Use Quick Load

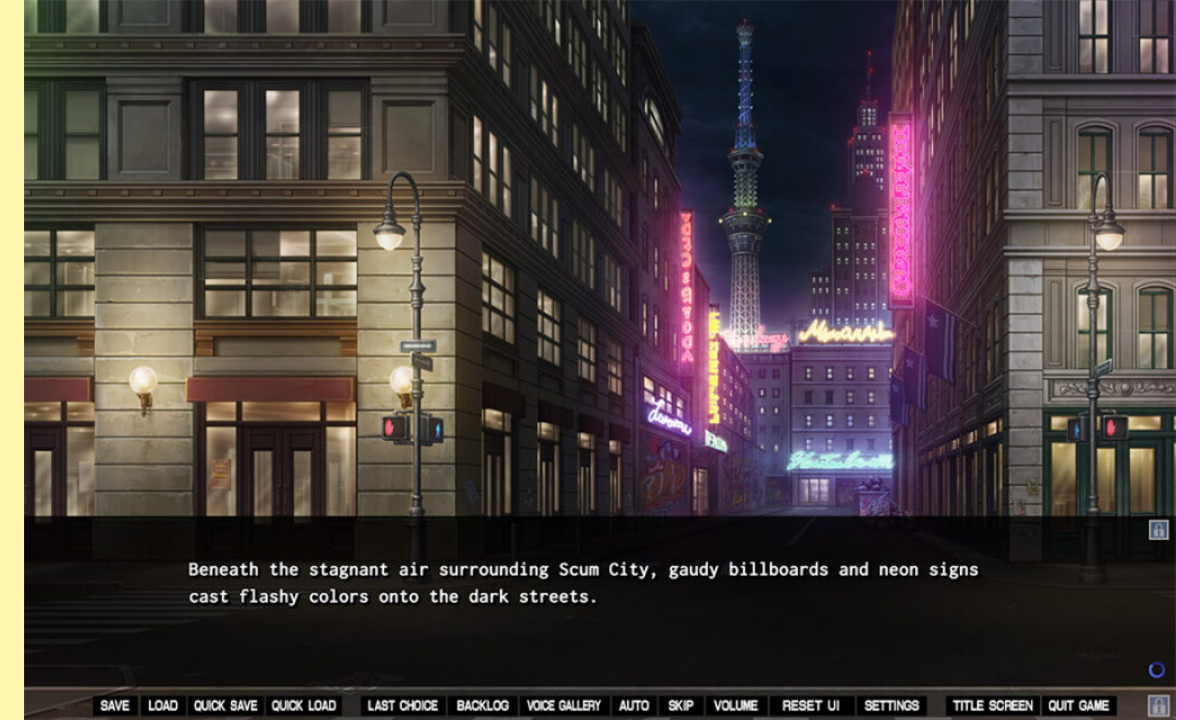[x=304, y=706]
